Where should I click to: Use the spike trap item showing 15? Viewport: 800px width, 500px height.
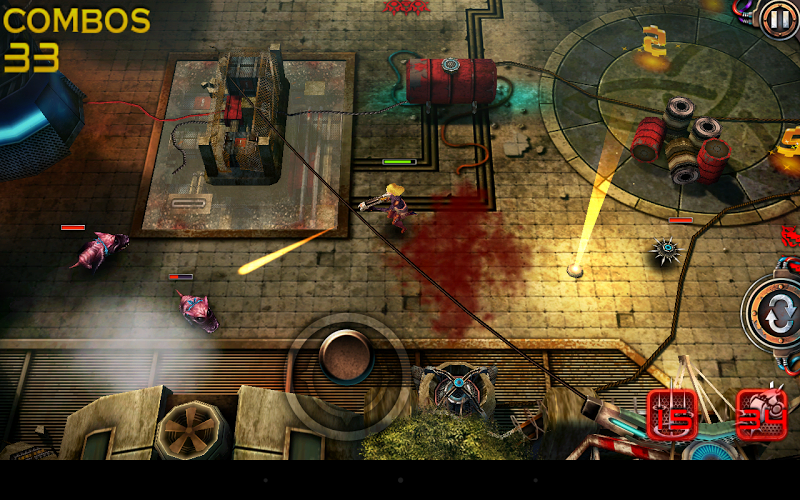tap(670, 414)
